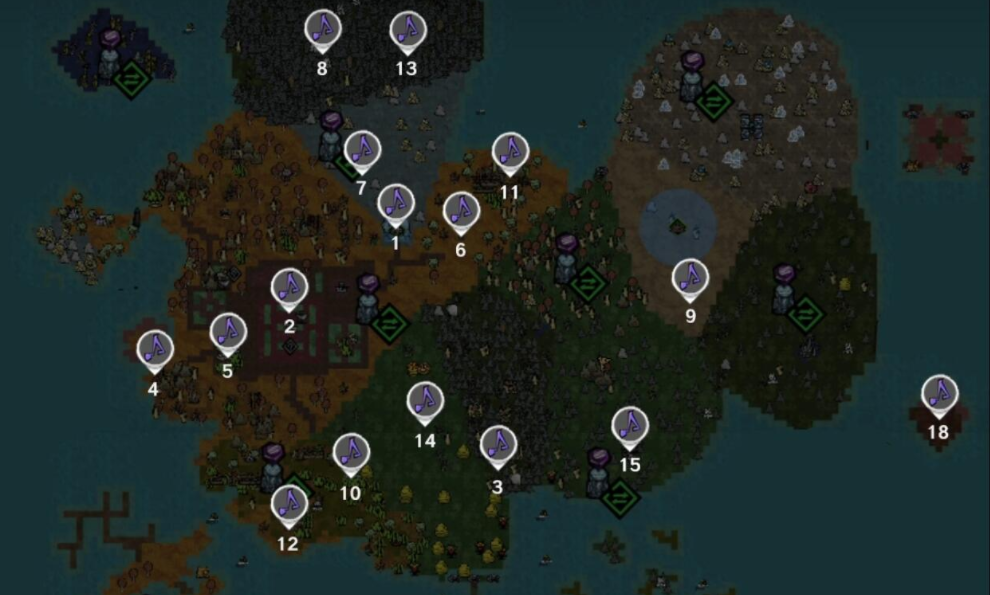Open music note marker number 9
This screenshot has height=595, width=990.
point(690,278)
